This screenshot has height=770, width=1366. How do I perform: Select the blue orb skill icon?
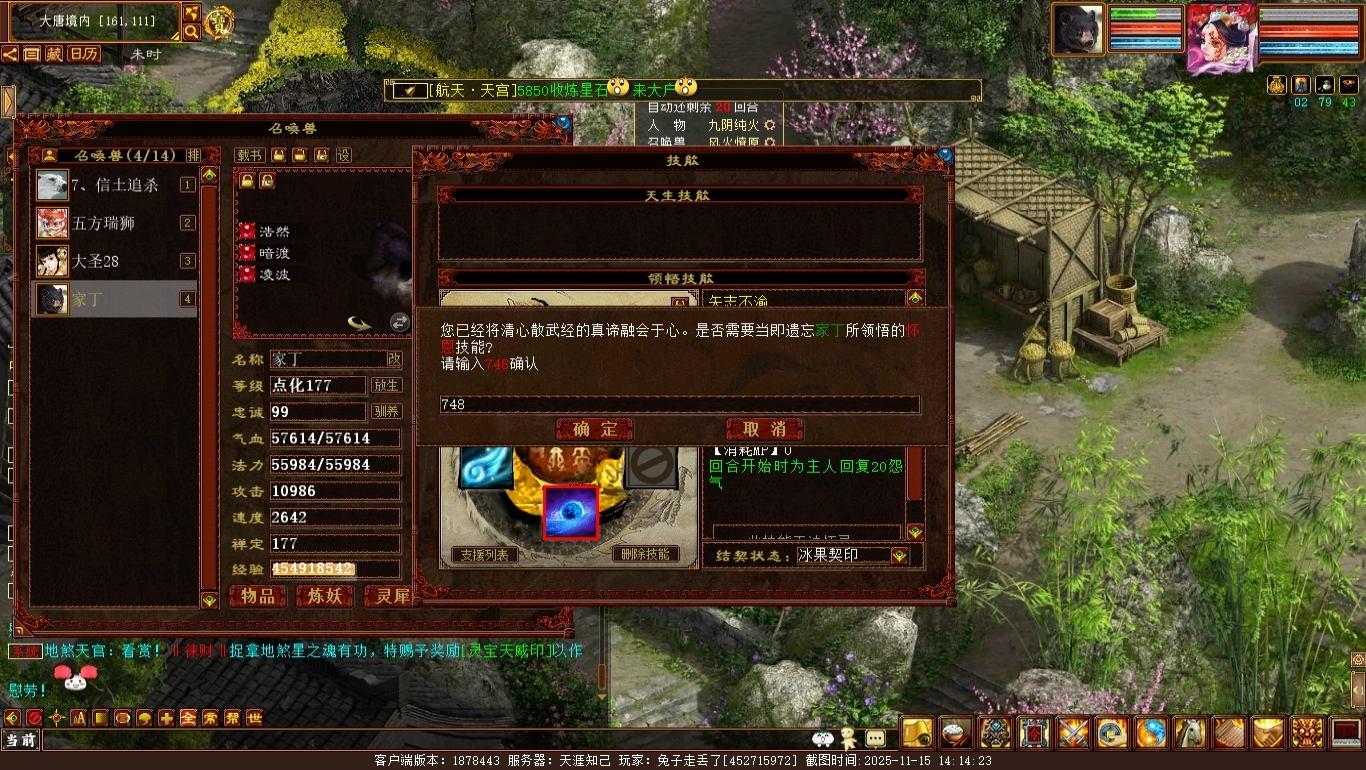(570, 513)
